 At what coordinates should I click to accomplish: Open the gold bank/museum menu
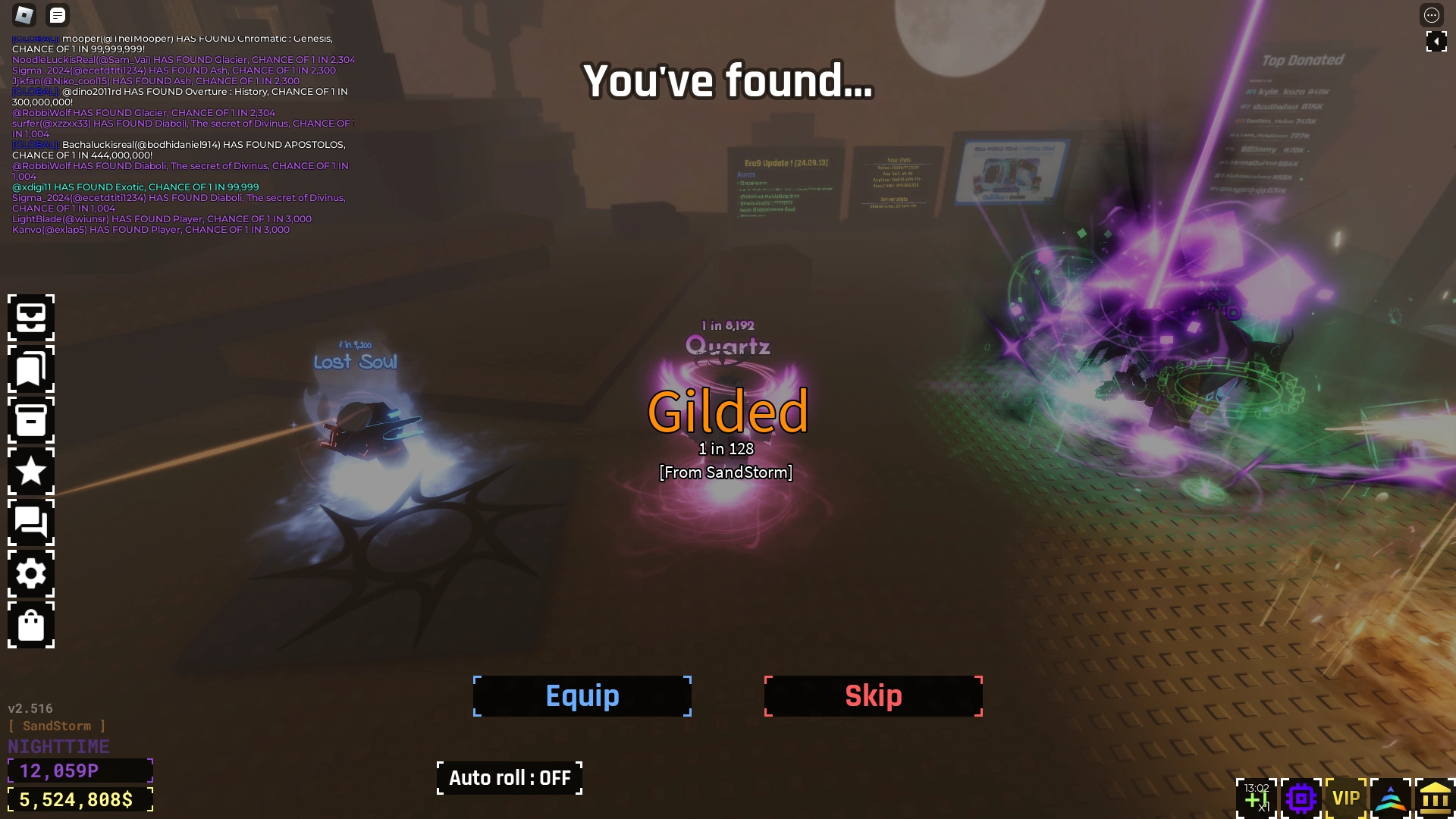(x=1436, y=797)
